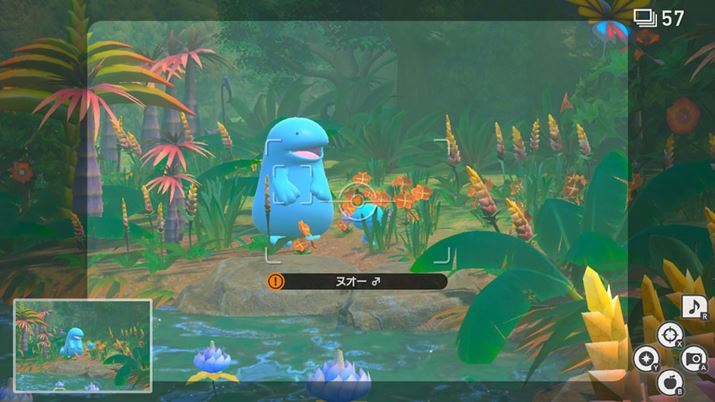Image resolution: width=715 pixels, height=402 pixels.
Task: Take a photo with the camera icon
Action: coord(694,356)
